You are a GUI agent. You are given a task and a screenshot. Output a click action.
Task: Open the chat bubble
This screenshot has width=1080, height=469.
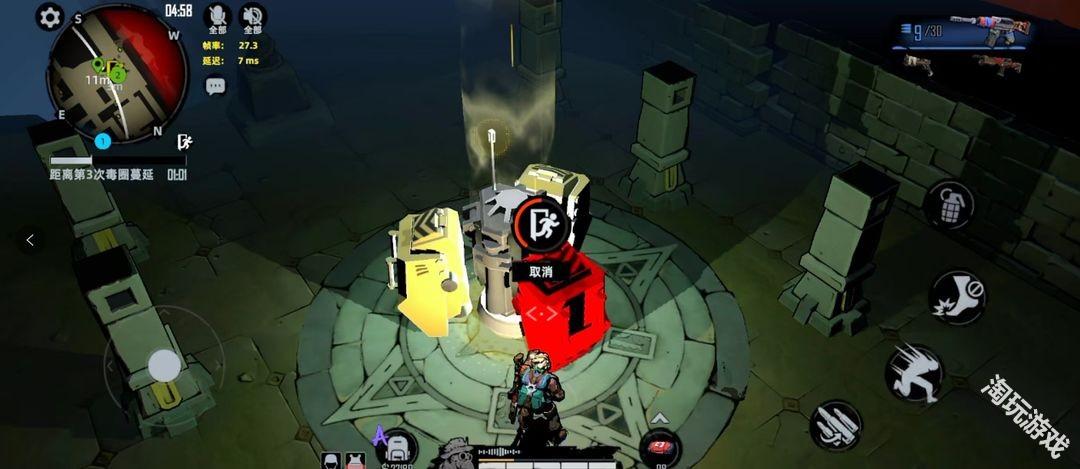pos(216,86)
